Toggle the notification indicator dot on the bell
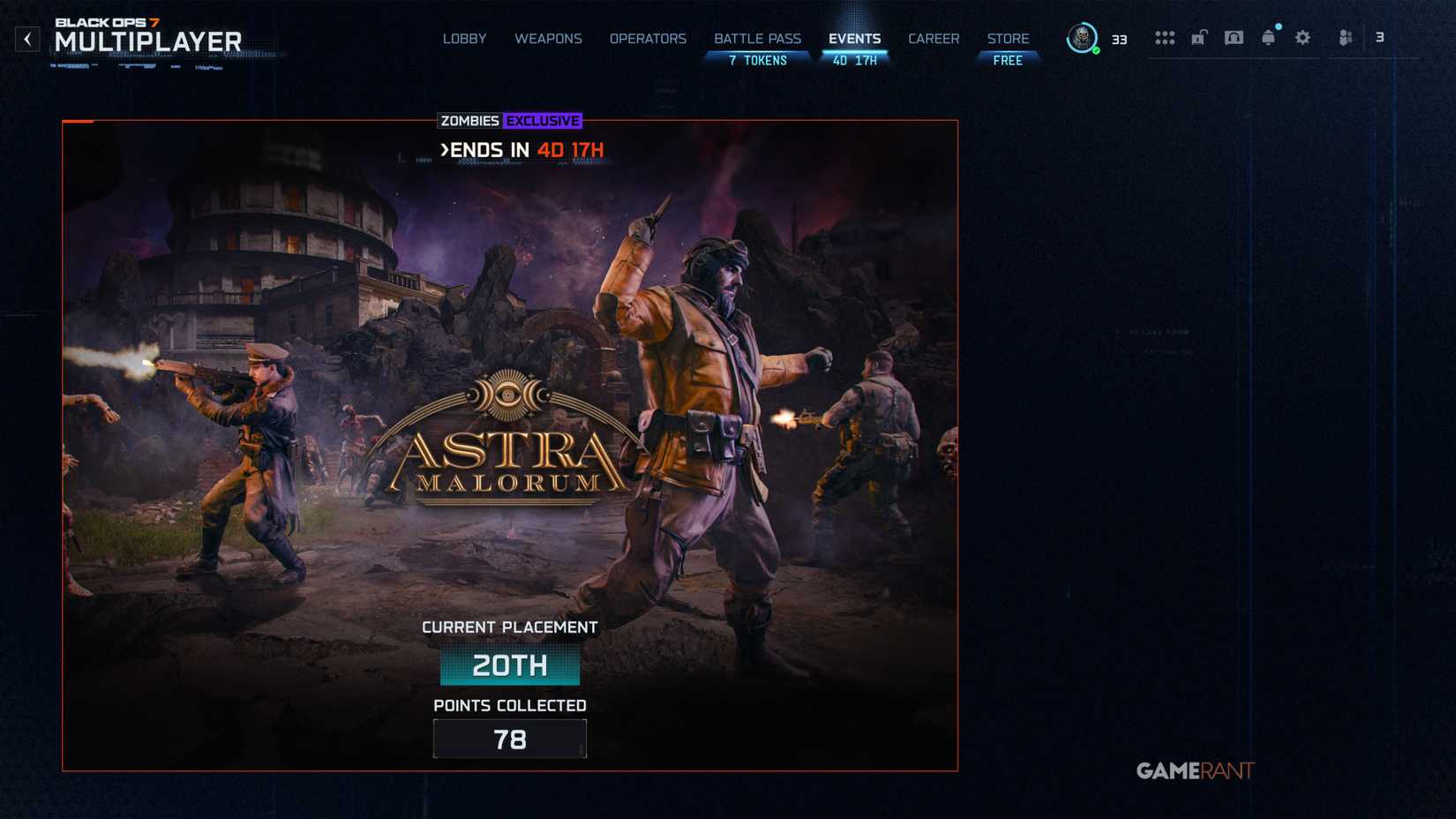Screen dimensions: 1456x819 point(1277,28)
